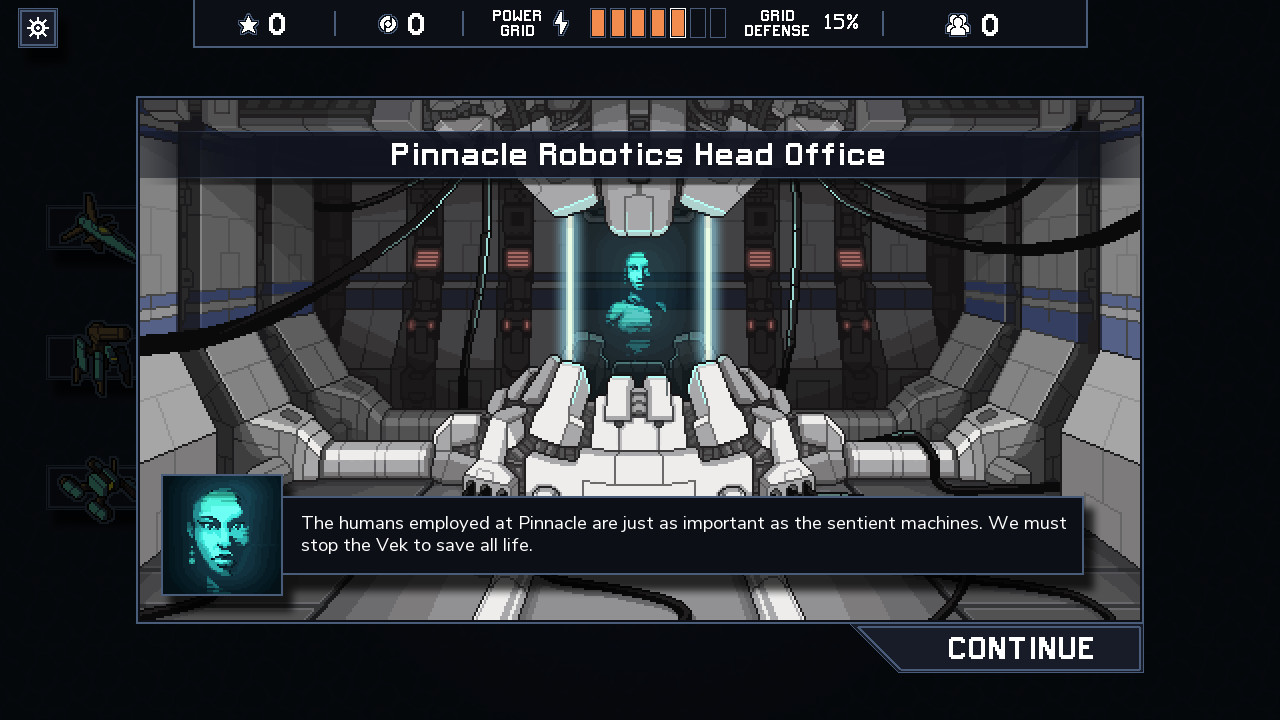Screen dimensions: 1280x720
Task: Click the core counter value zero
Action: 417,24
